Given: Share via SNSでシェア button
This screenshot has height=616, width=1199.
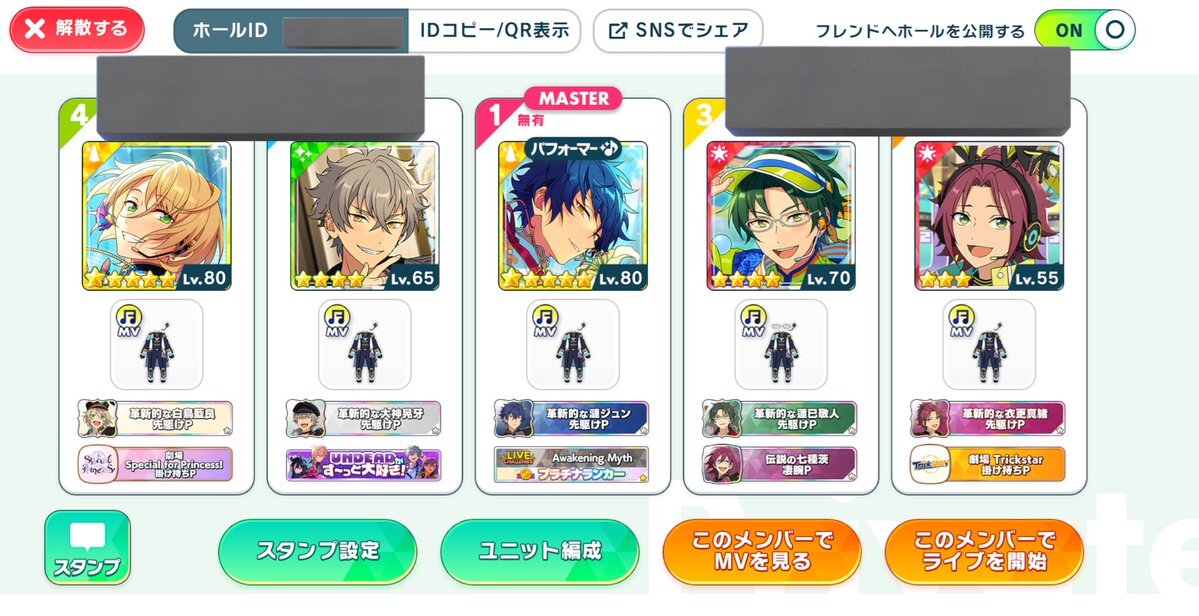Looking at the screenshot, I should (x=678, y=30).
